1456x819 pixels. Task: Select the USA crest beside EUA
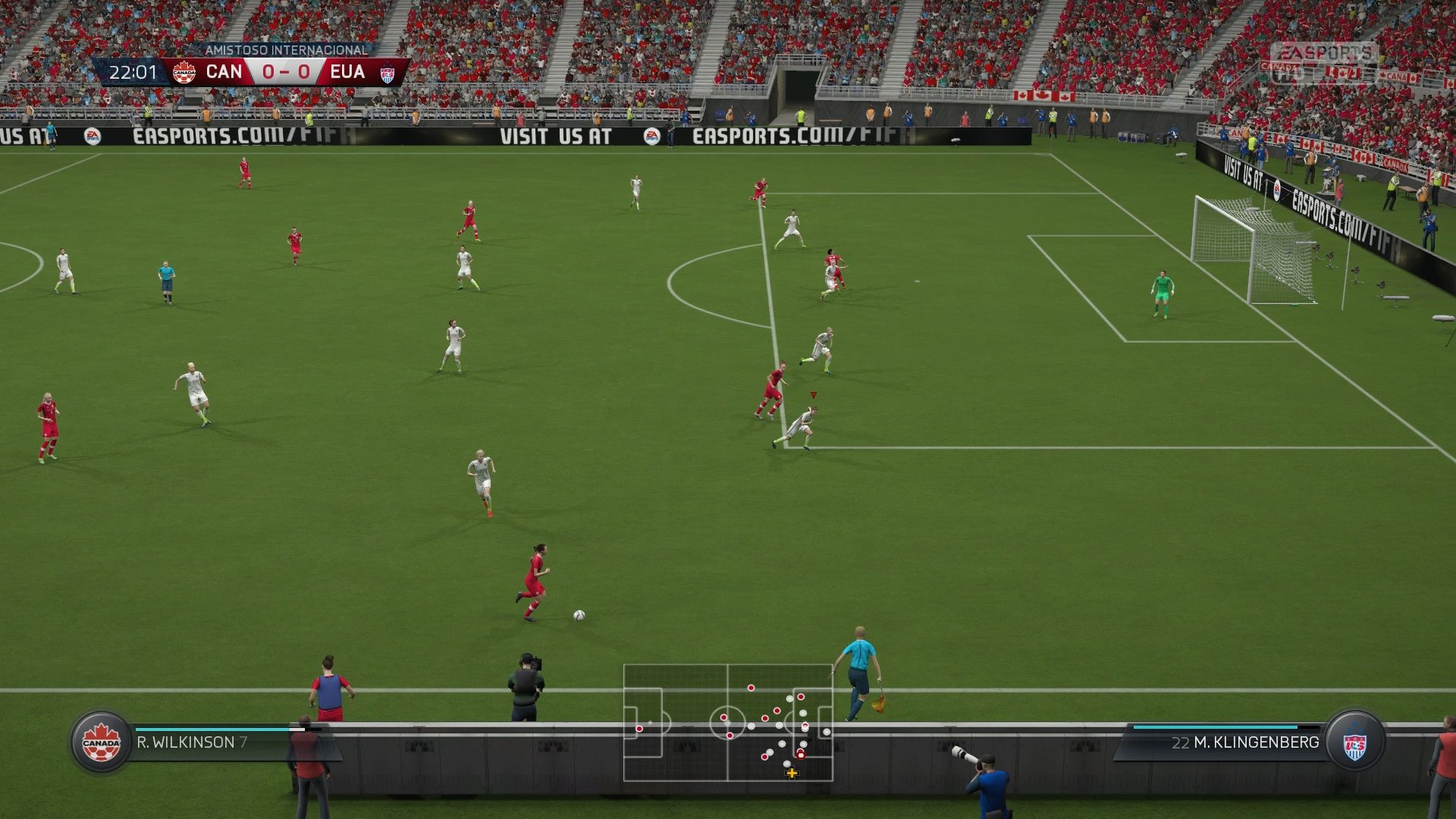coord(389,72)
